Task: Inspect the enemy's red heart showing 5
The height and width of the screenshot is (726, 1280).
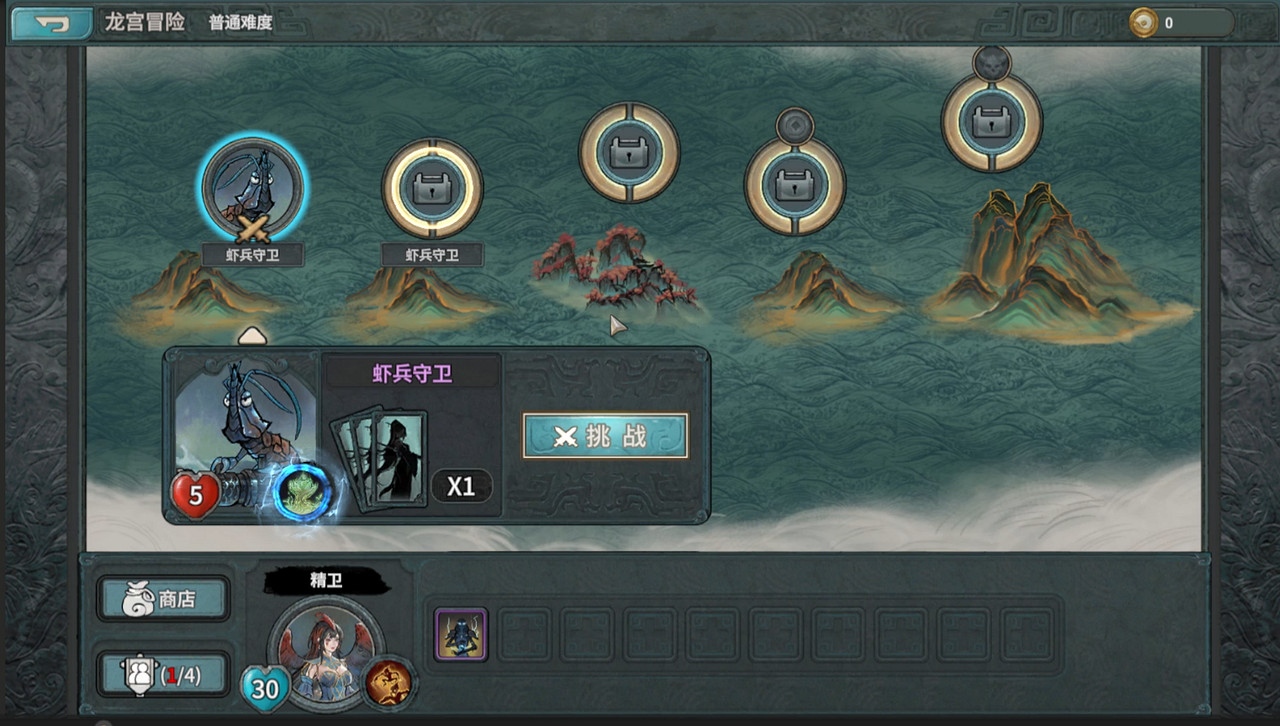Action: [x=196, y=493]
